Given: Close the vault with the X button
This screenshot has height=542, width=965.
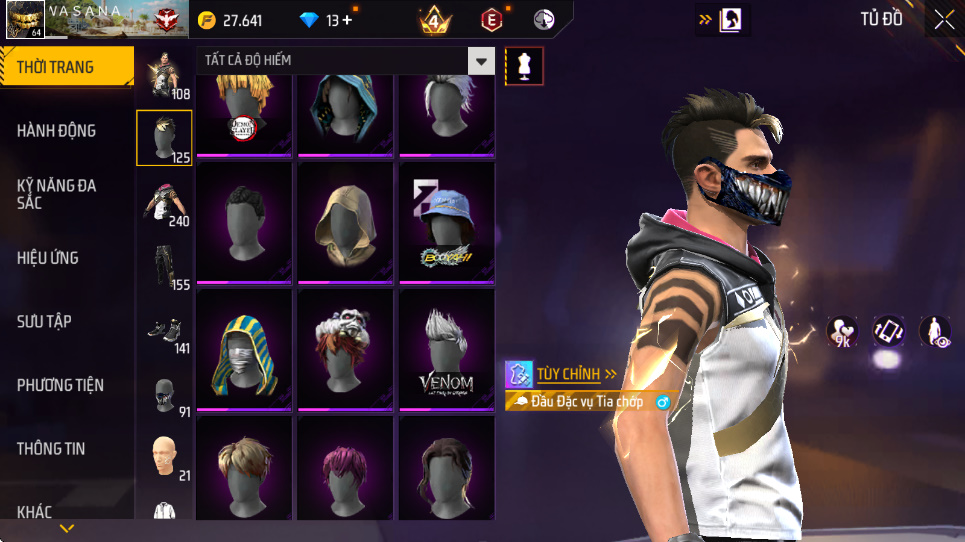Looking at the screenshot, I should click(x=944, y=20).
